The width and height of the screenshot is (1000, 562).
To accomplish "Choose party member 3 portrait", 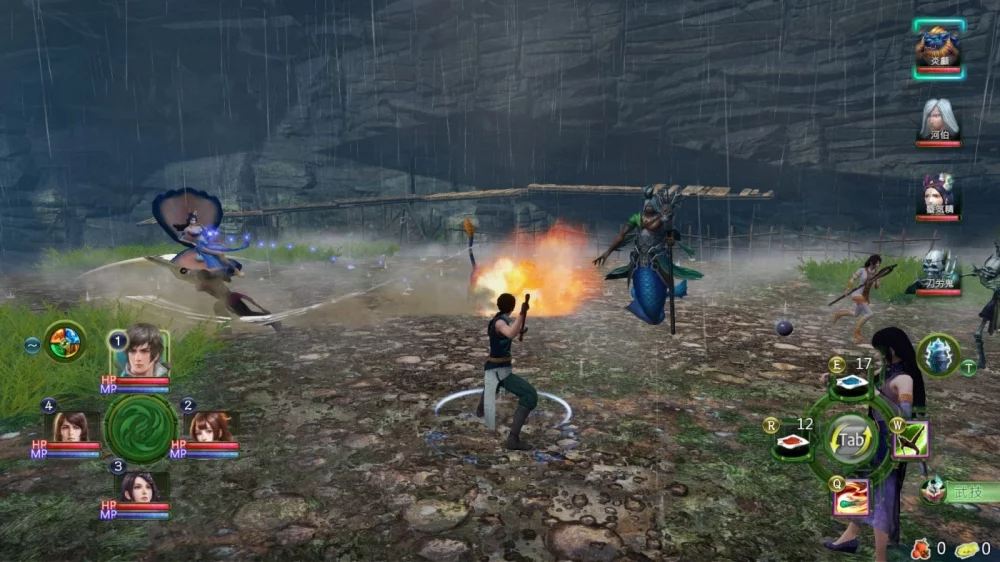I will click(x=140, y=487).
